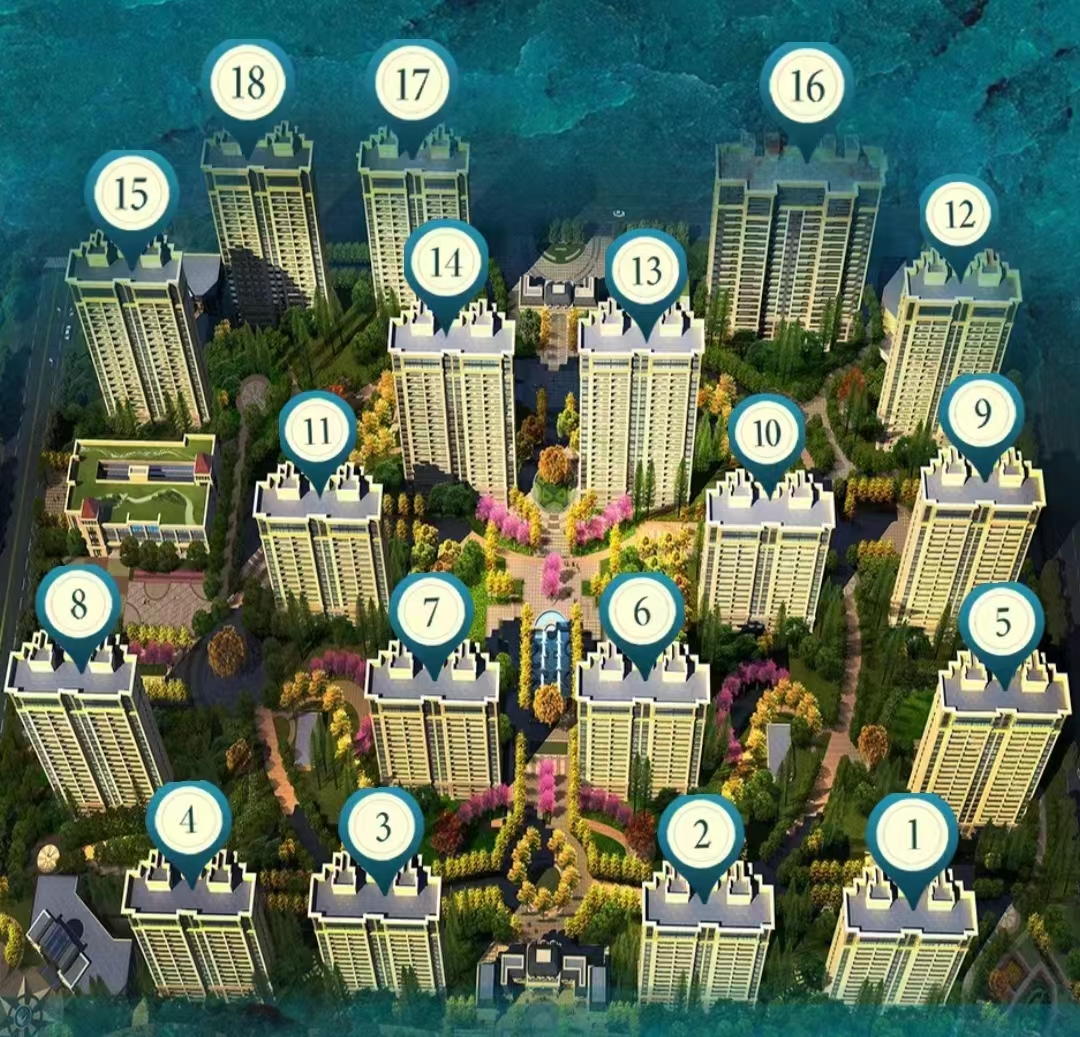
Task: Select the number 8 building pin
Action: tap(78, 606)
